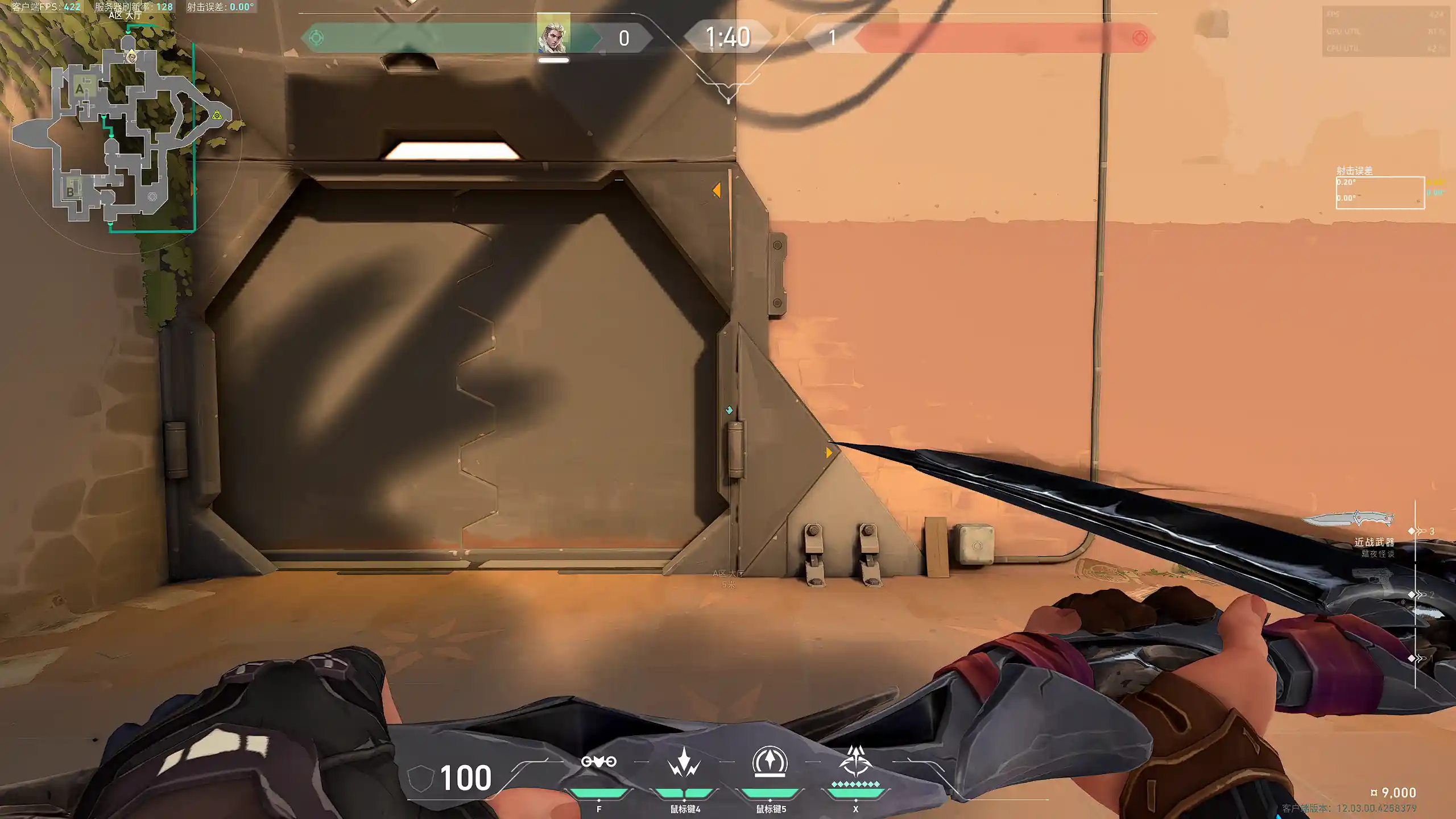Screen dimensions: 1456x819
Task: Activate the Owl Drone ability icon
Action: [598, 762]
